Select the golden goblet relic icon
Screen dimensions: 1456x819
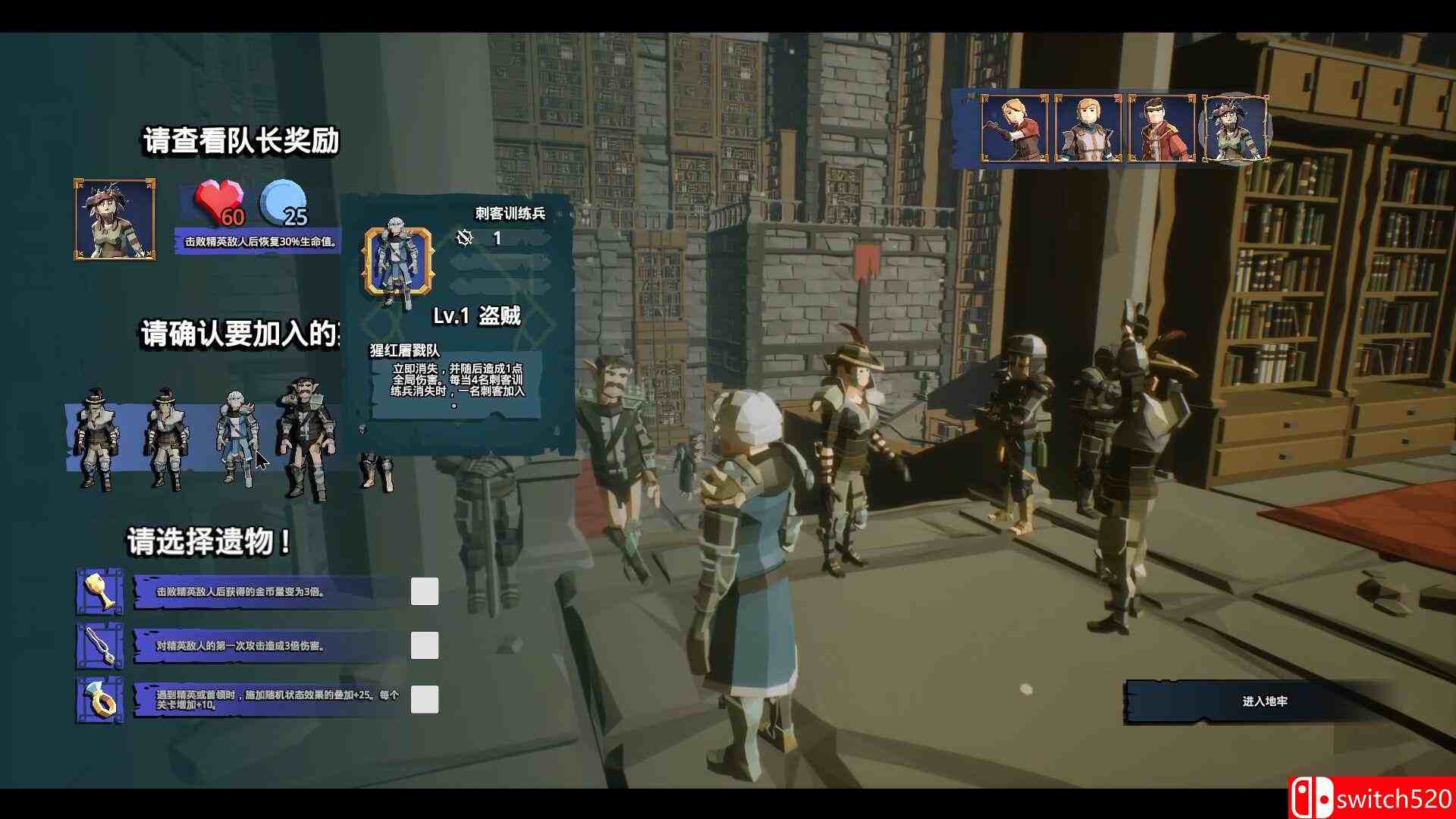(x=97, y=591)
